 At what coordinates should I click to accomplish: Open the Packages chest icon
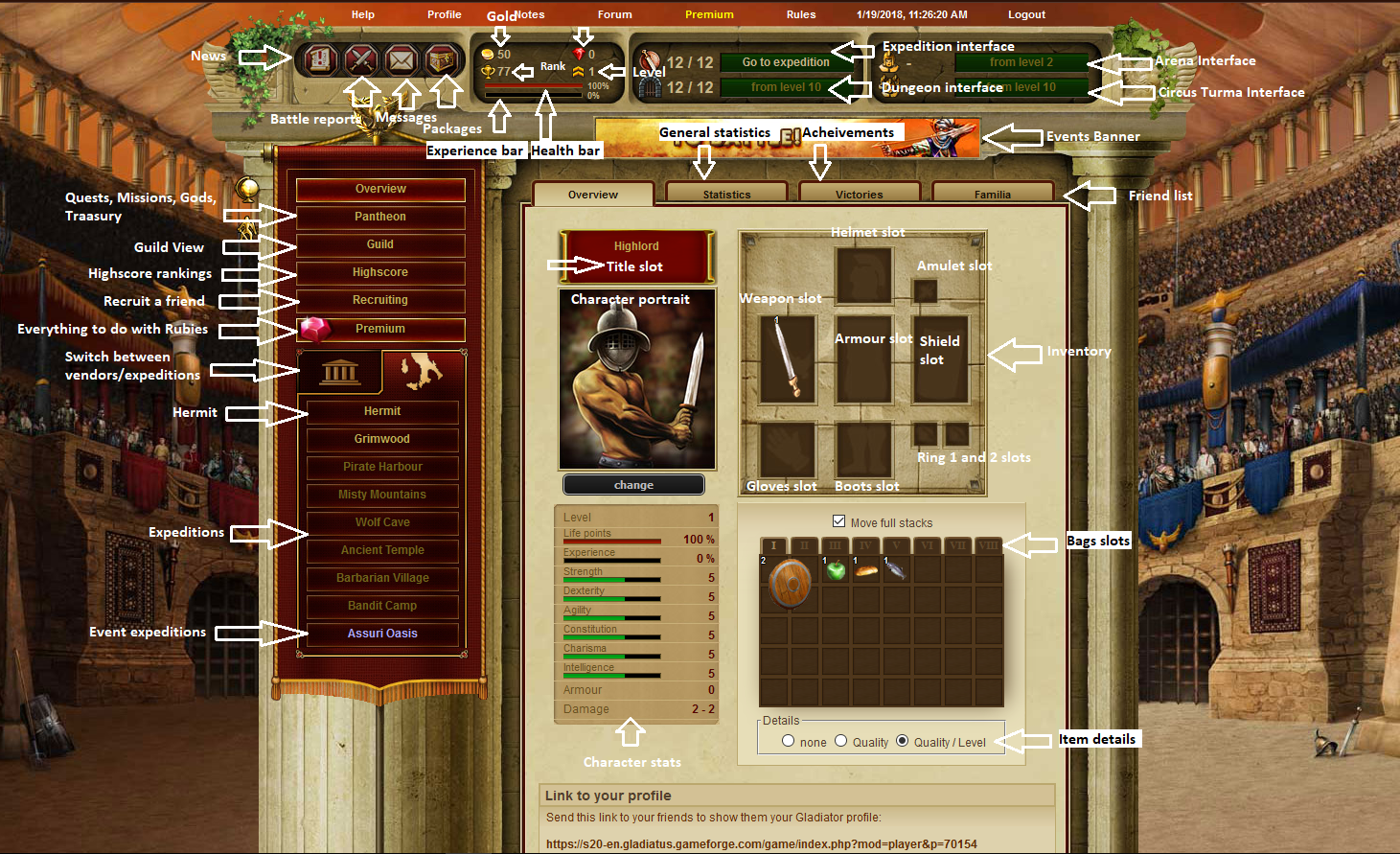click(x=442, y=59)
